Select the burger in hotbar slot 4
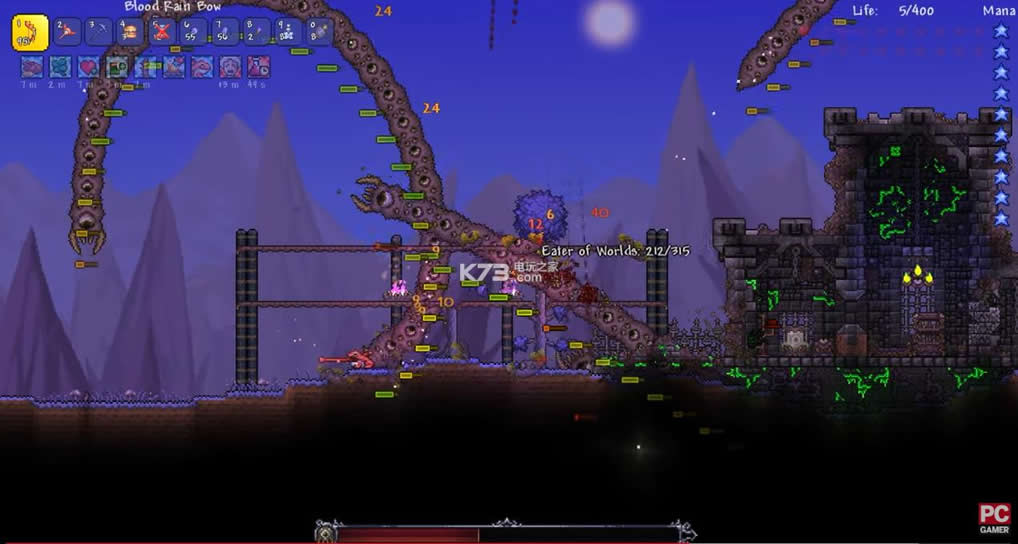Screen dimensions: 1018x544 pyautogui.click(x=130, y=32)
